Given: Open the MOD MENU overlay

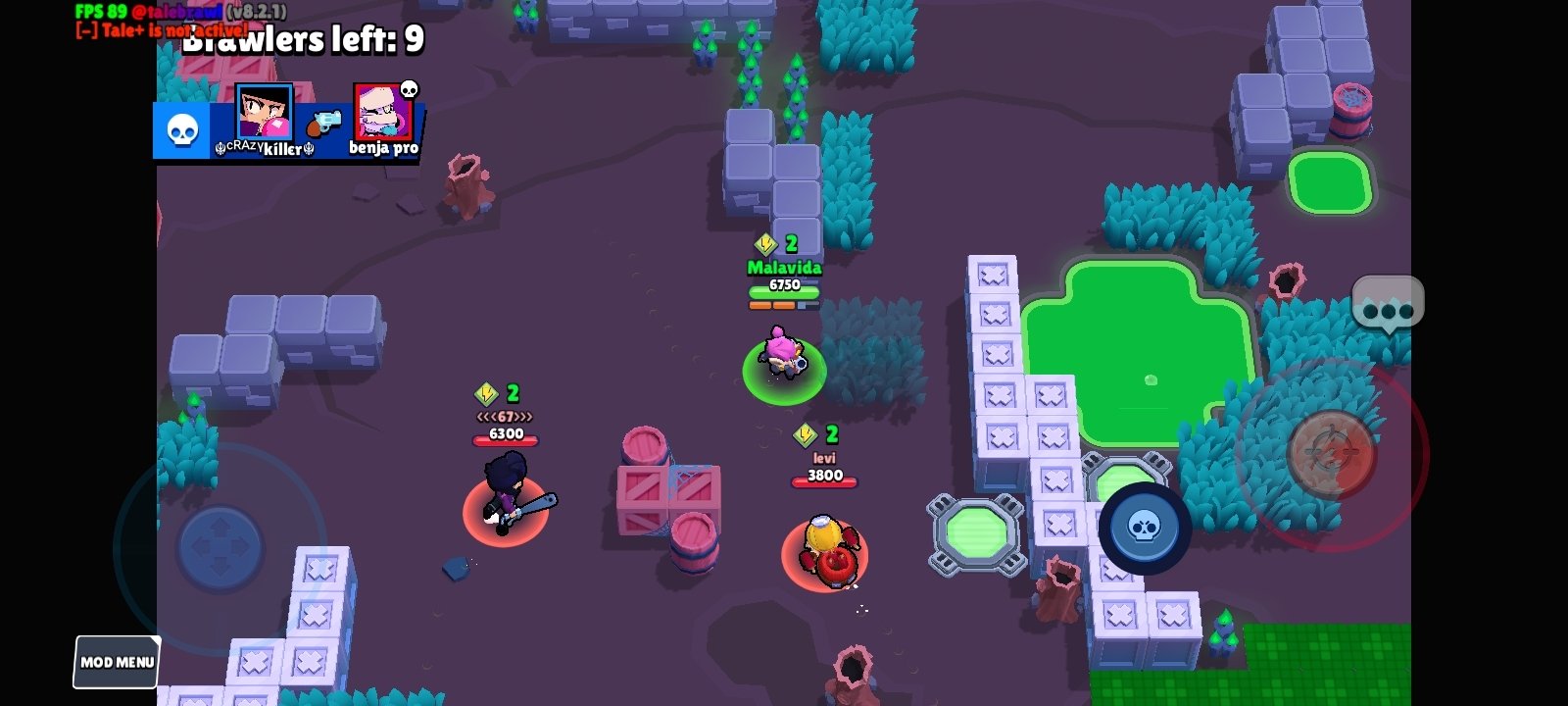Looking at the screenshot, I should tap(117, 662).
